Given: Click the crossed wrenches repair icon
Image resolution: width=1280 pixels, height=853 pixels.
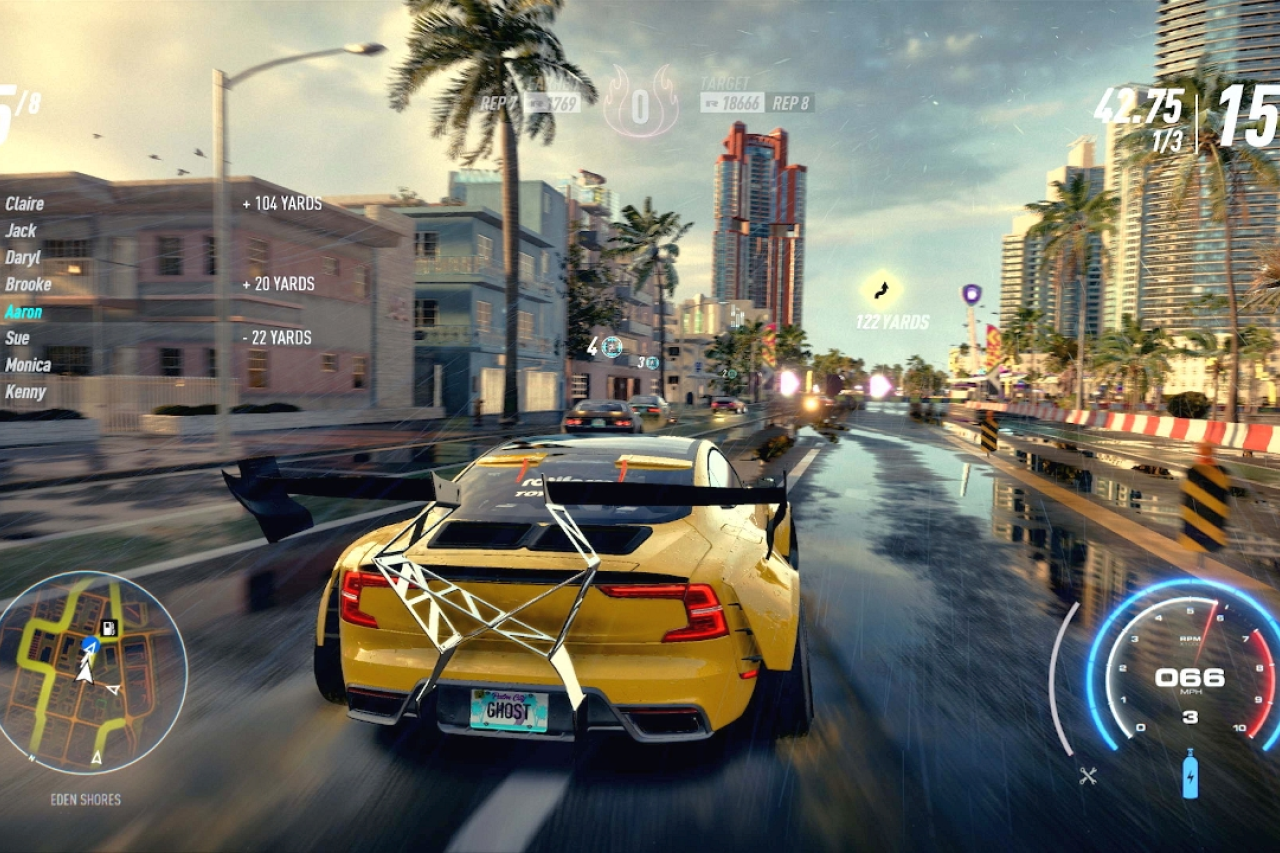Looking at the screenshot, I should 1089,775.
